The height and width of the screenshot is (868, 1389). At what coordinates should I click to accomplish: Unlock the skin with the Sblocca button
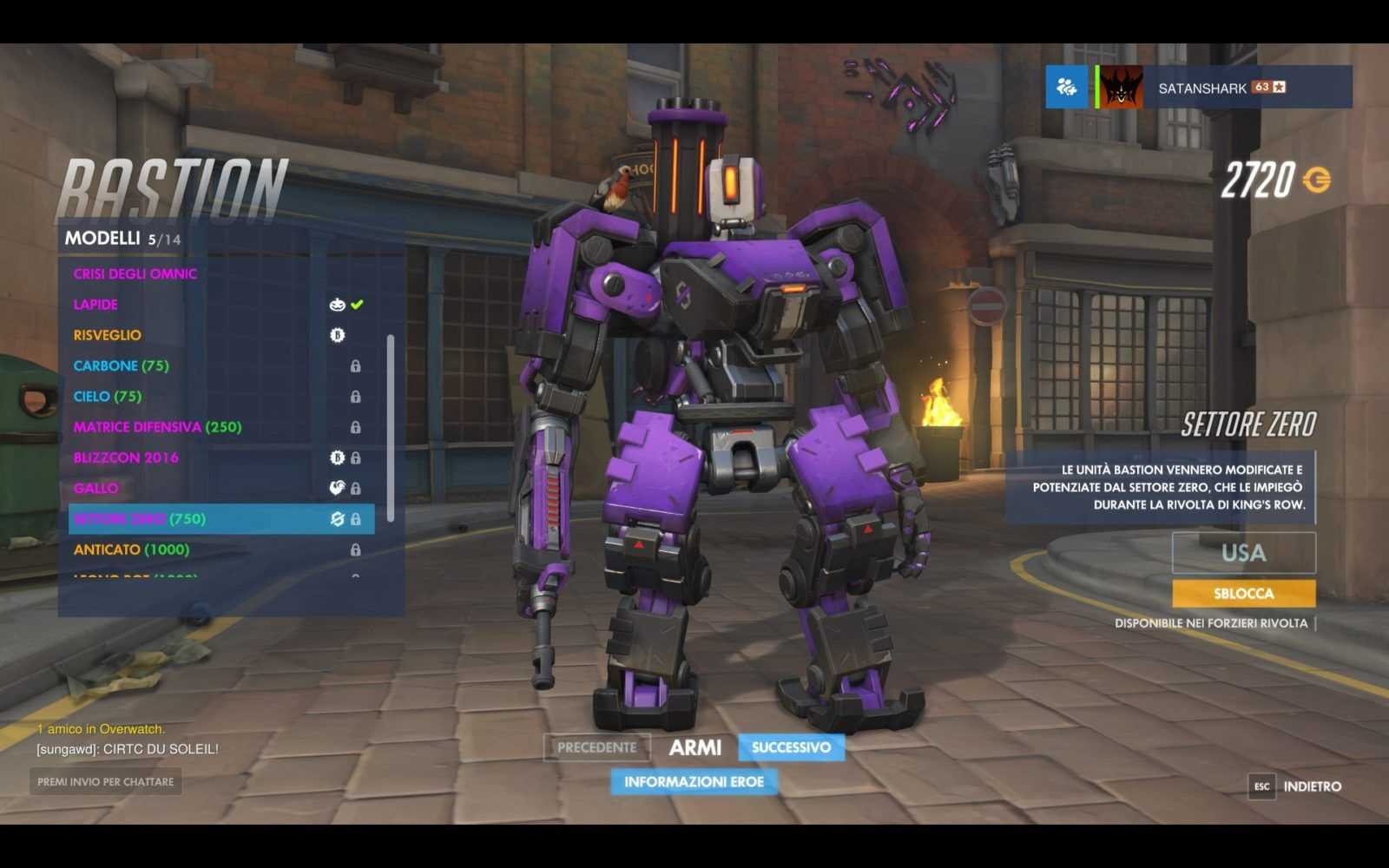tap(1243, 594)
